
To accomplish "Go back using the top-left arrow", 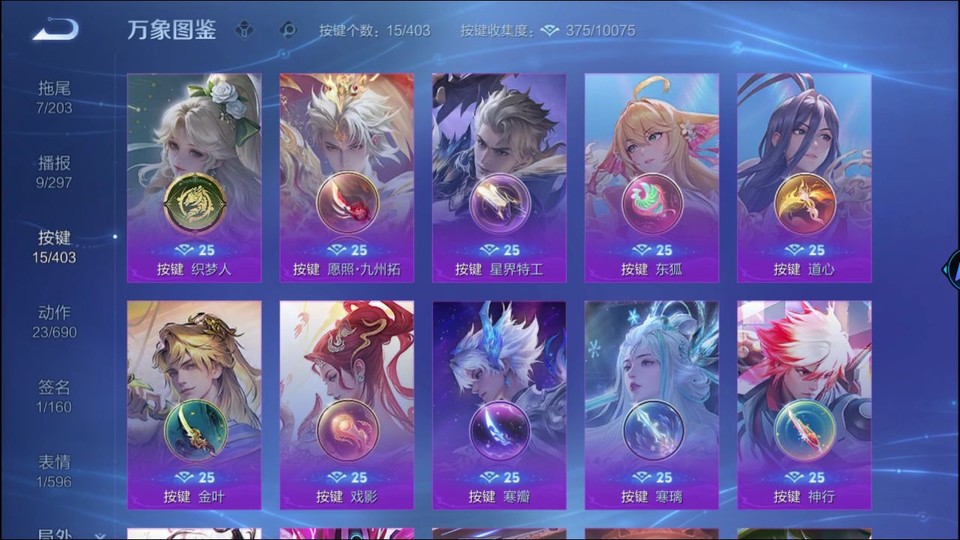I will (x=55, y=30).
